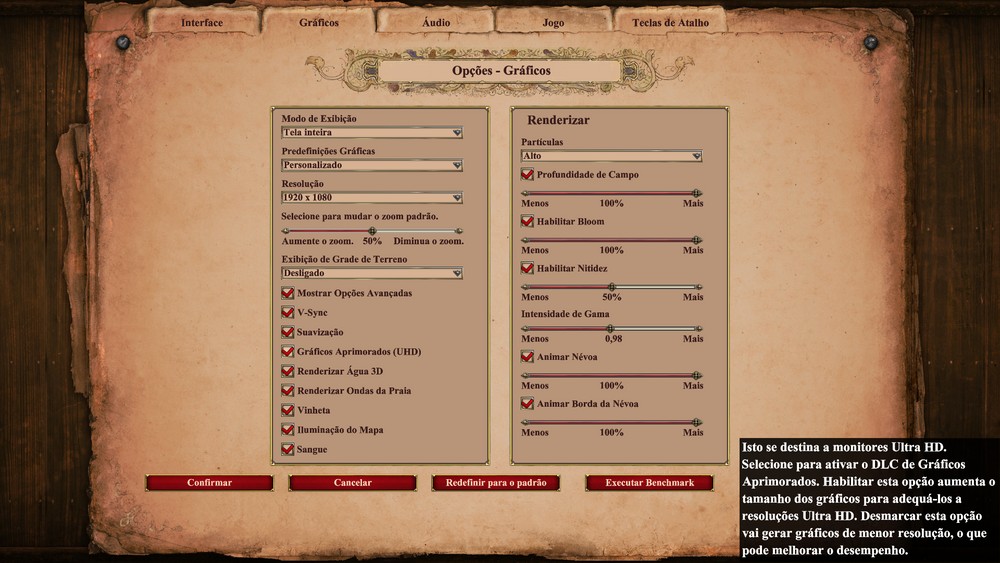
Task: Open the Partículas quality dropdown
Action: [611, 156]
